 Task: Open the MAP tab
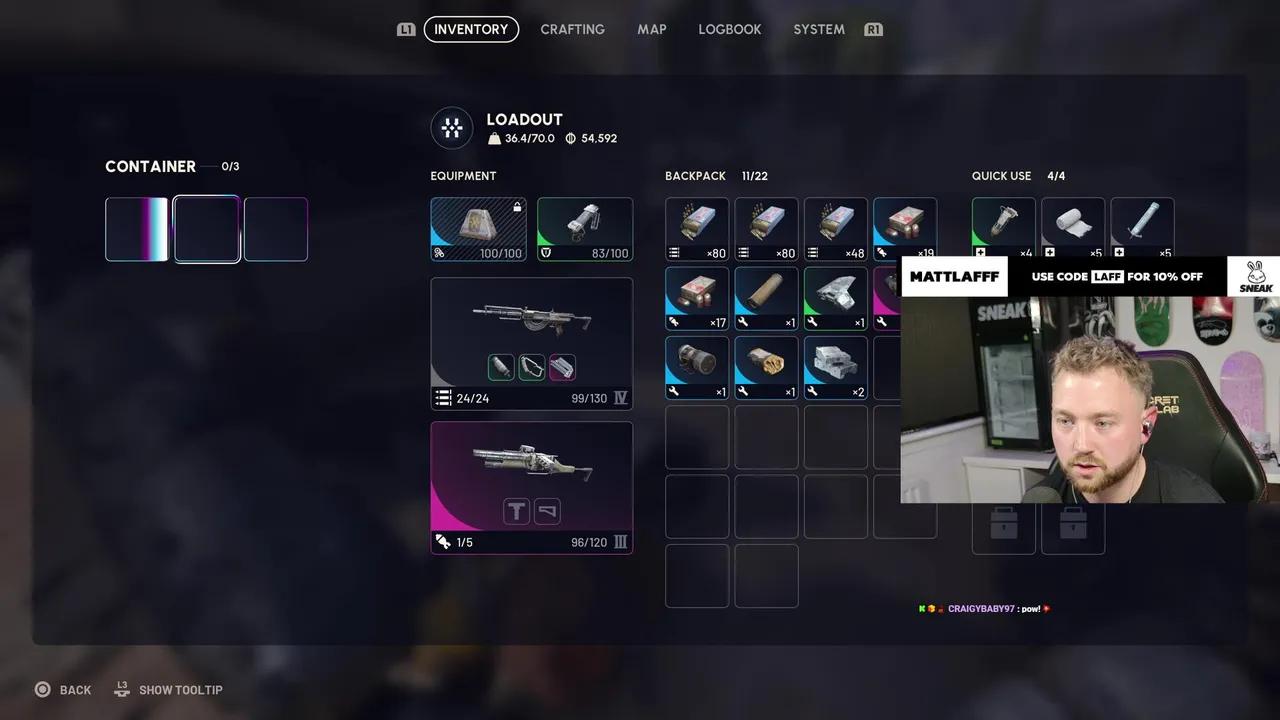[651, 29]
